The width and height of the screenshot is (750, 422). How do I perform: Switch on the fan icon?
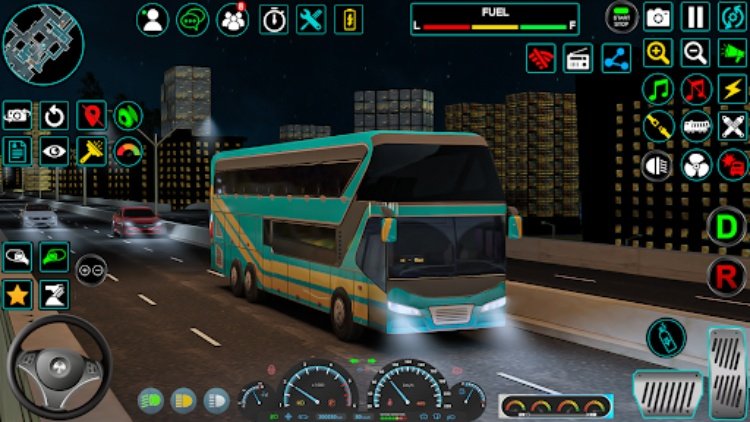click(x=696, y=164)
